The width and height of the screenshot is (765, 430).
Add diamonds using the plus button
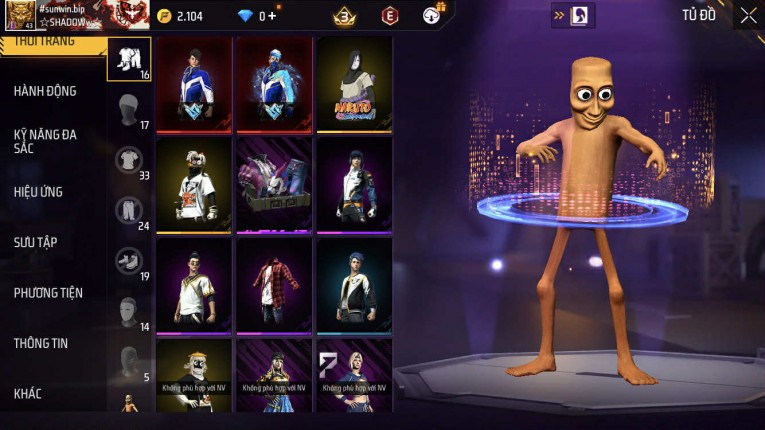pos(273,16)
